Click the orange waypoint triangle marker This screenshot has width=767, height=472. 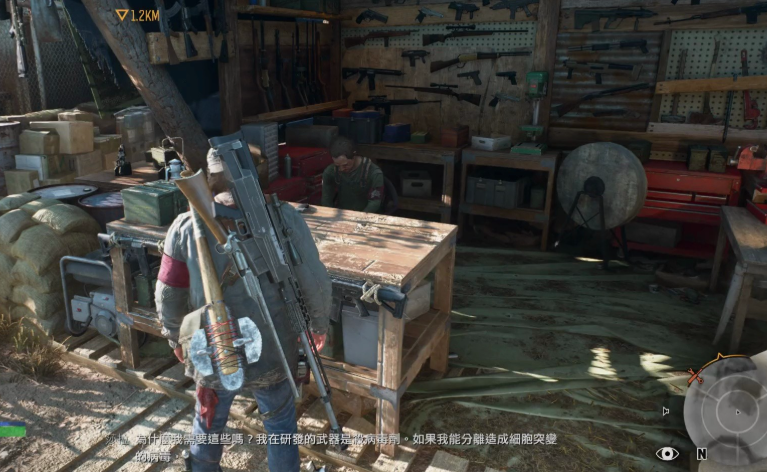(122, 15)
